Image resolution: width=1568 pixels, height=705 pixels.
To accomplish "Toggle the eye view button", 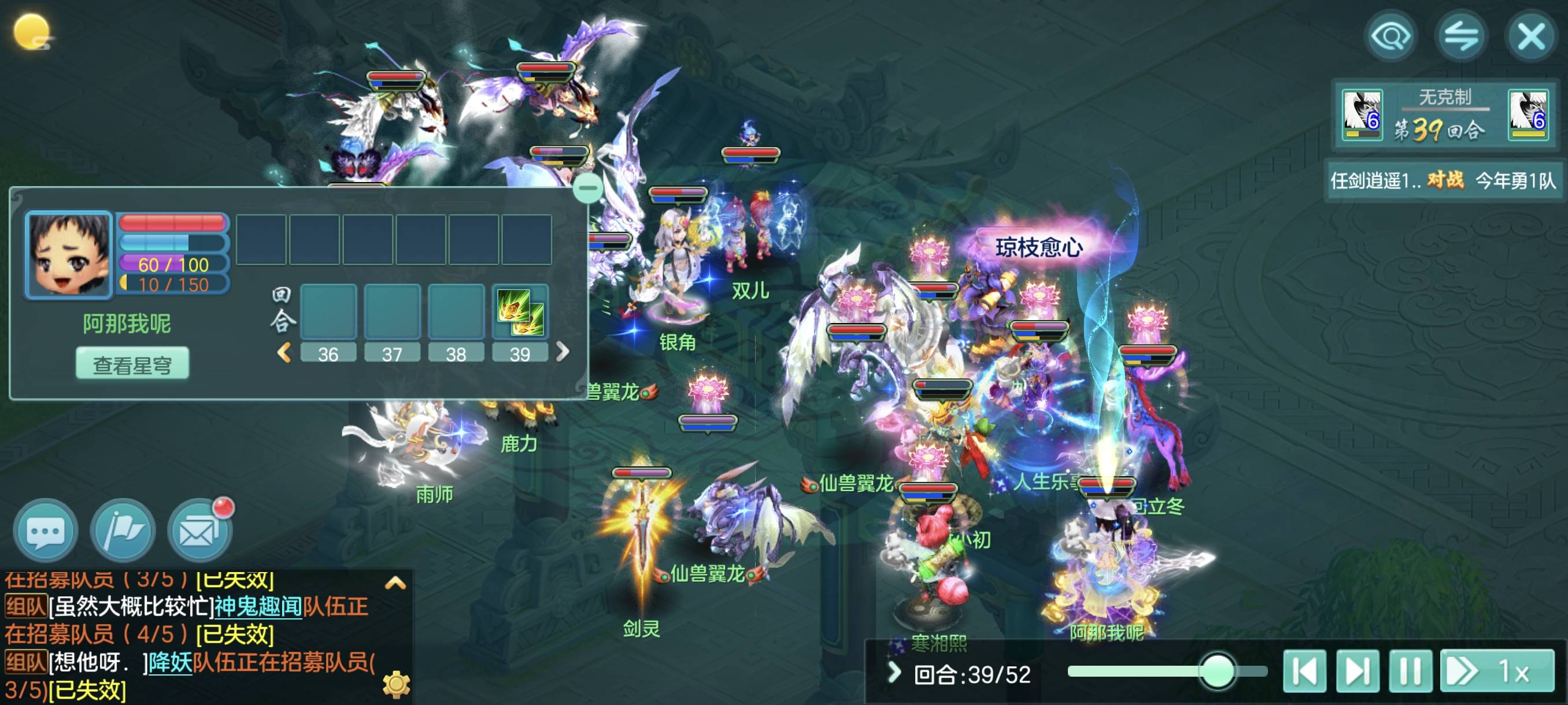I will 1391,36.
